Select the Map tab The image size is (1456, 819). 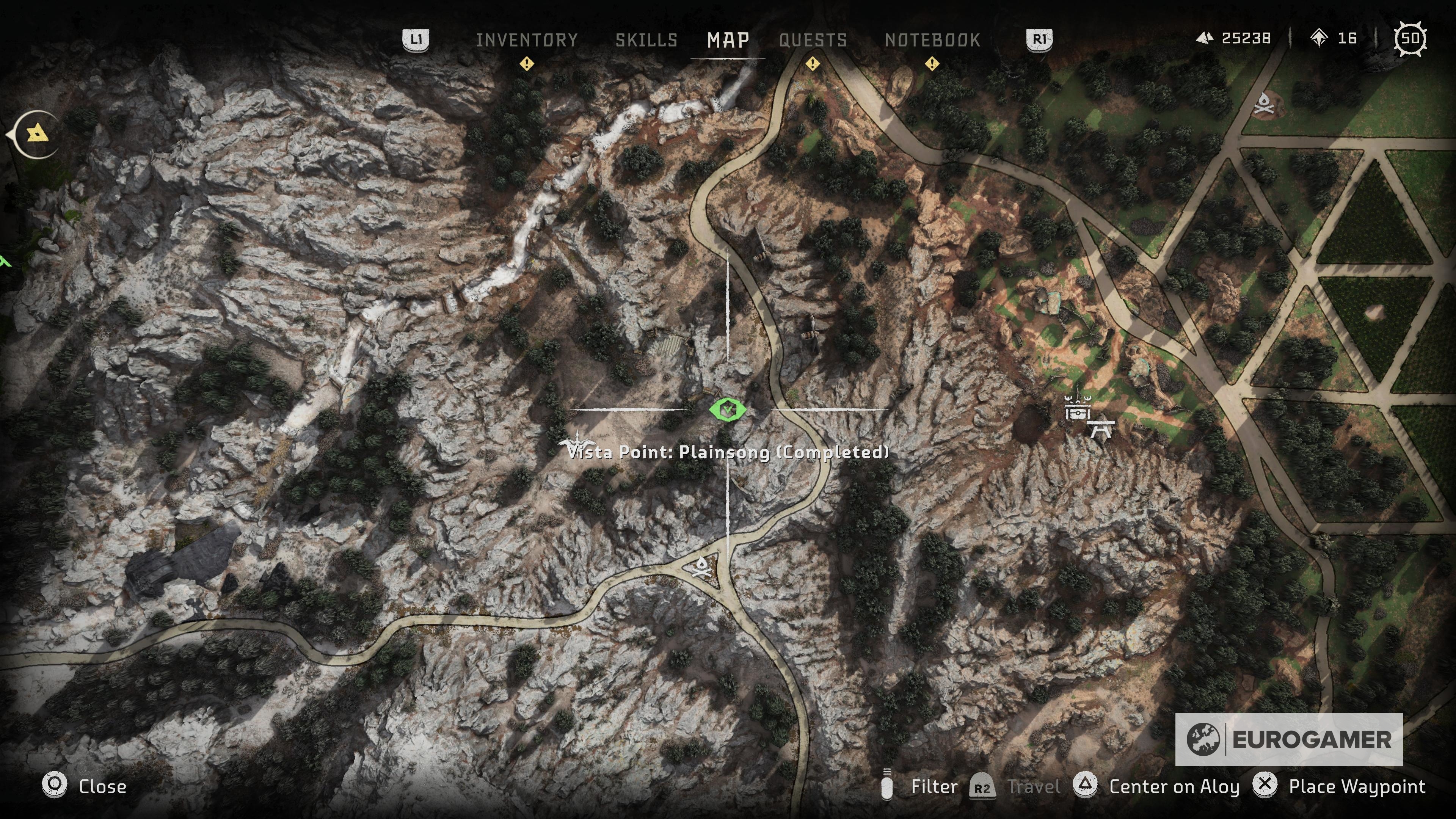coord(728,40)
